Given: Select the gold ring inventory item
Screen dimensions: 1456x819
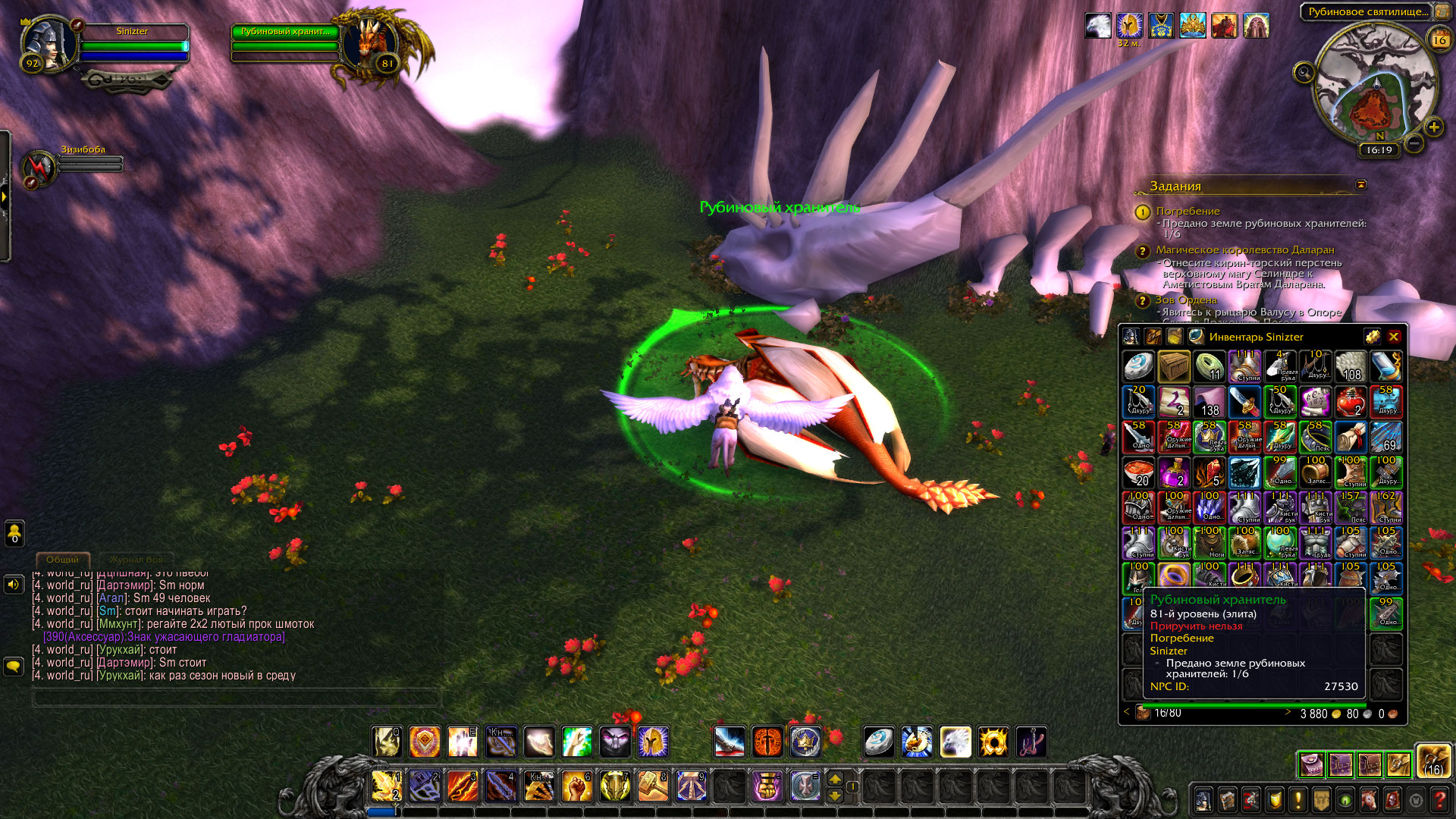Looking at the screenshot, I should click(x=1174, y=578).
